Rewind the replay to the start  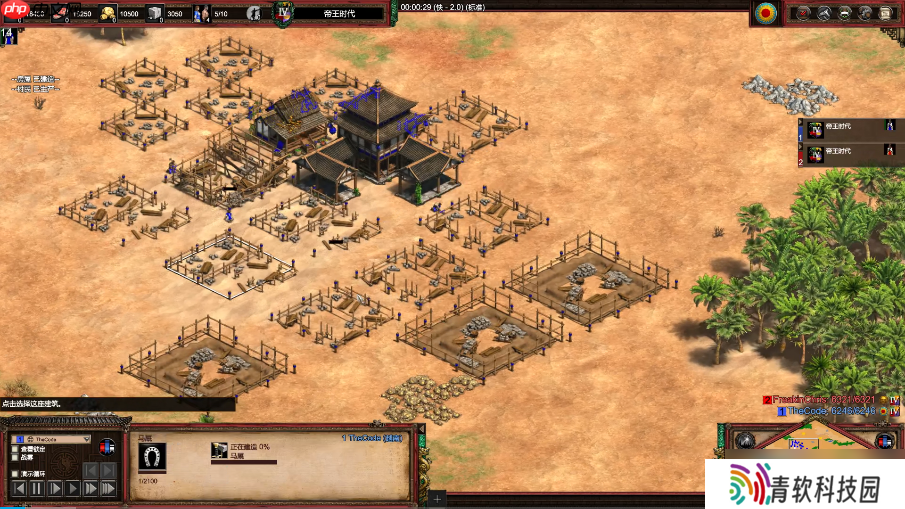coord(18,488)
